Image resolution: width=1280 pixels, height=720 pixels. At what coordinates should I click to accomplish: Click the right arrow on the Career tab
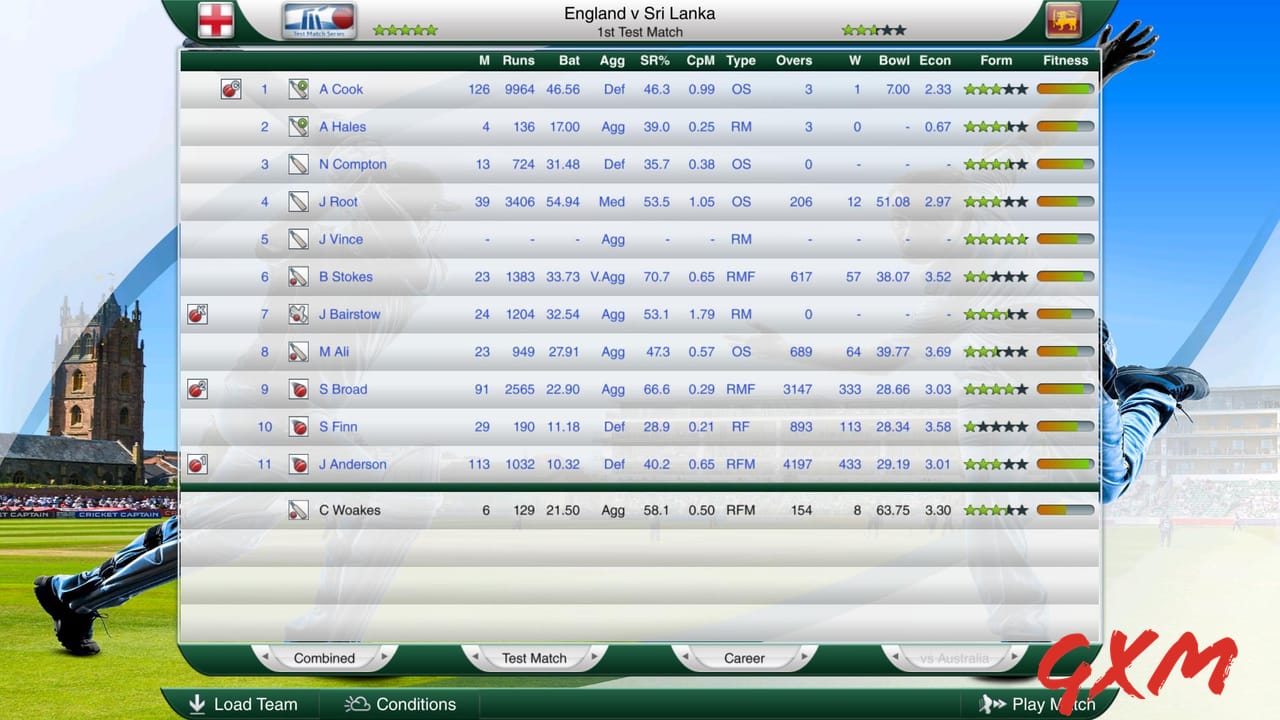[x=805, y=657]
